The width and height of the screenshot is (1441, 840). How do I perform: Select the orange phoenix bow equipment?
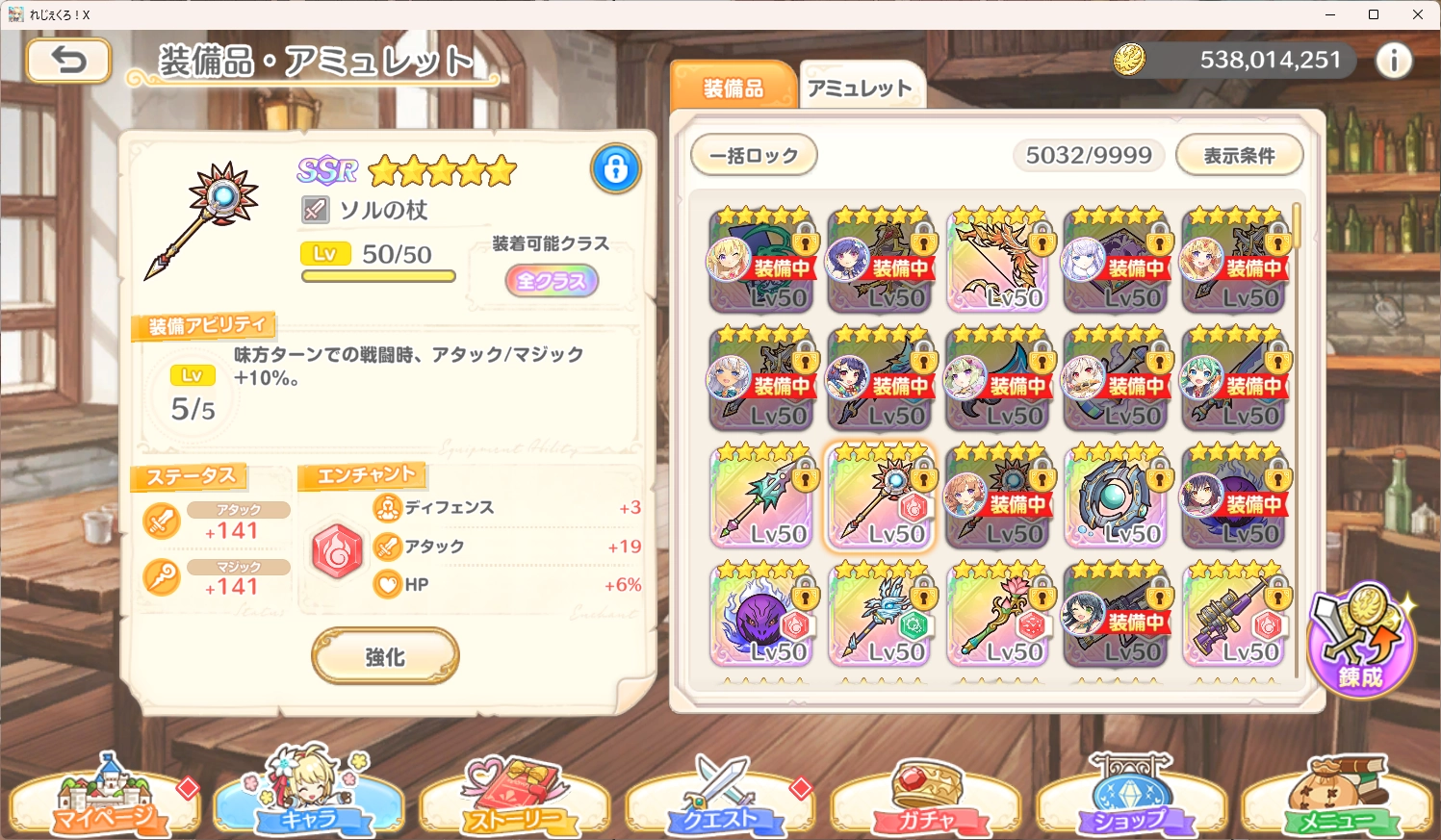[x=998, y=260]
